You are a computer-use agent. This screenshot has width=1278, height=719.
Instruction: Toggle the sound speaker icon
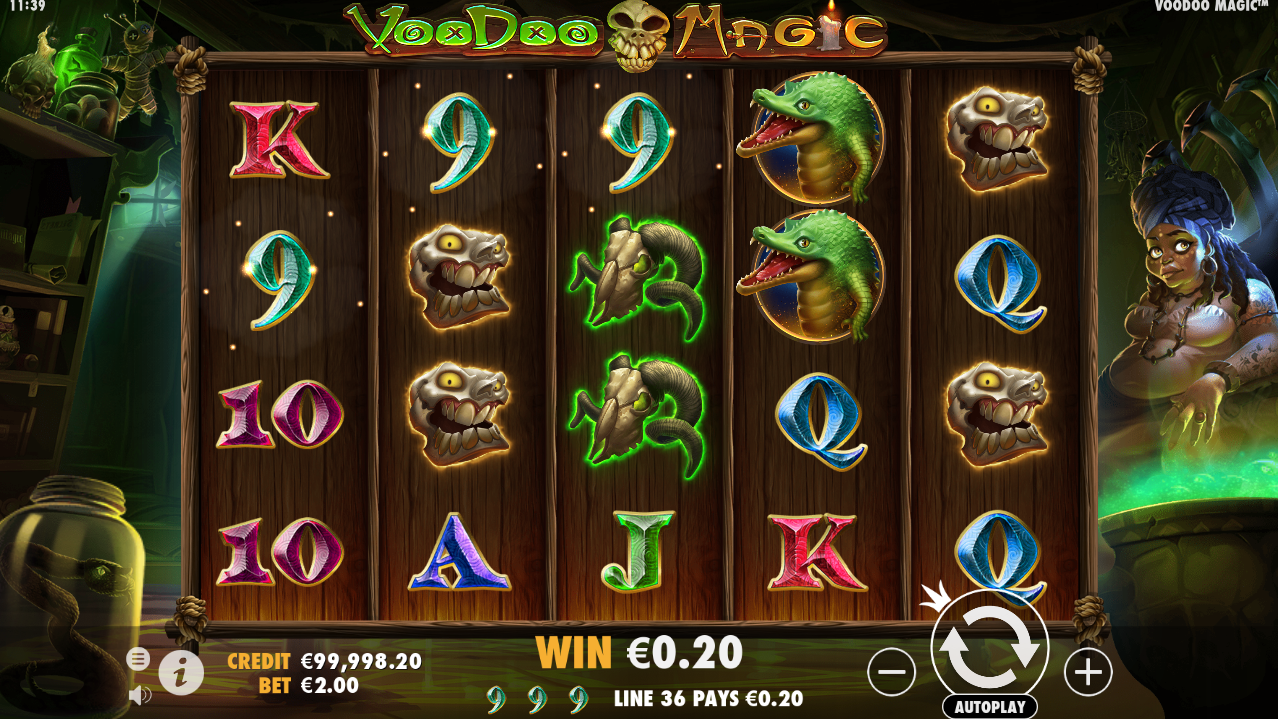pyautogui.click(x=139, y=693)
